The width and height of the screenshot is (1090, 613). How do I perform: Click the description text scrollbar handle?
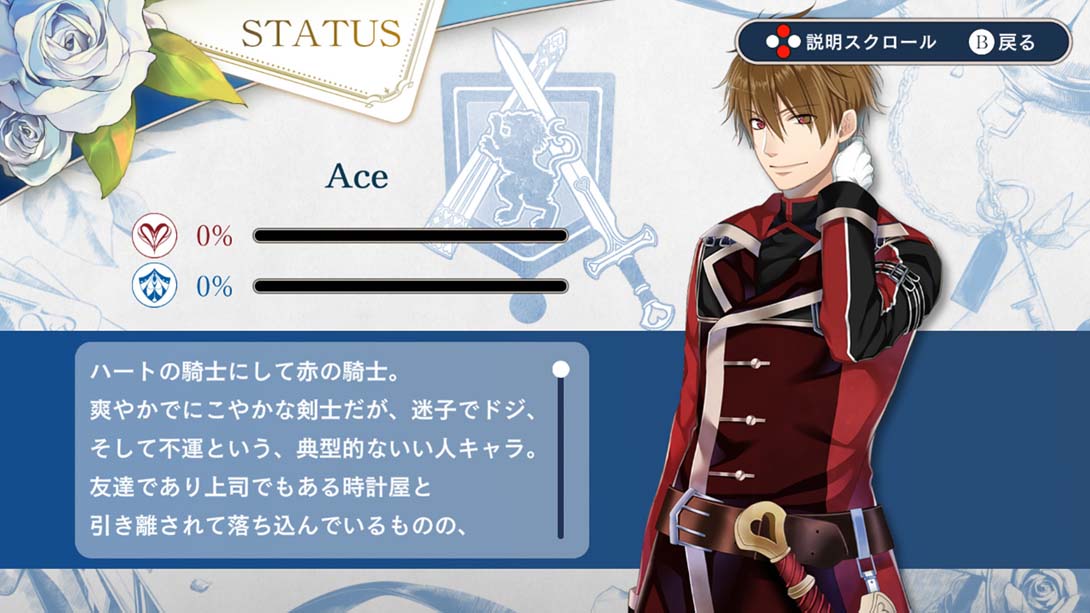pyautogui.click(x=561, y=369)
